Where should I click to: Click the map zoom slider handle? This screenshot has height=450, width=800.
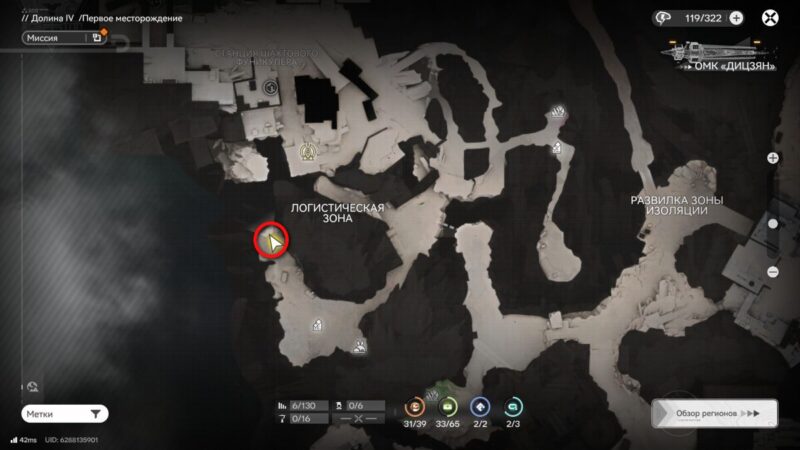click(773, 224)
